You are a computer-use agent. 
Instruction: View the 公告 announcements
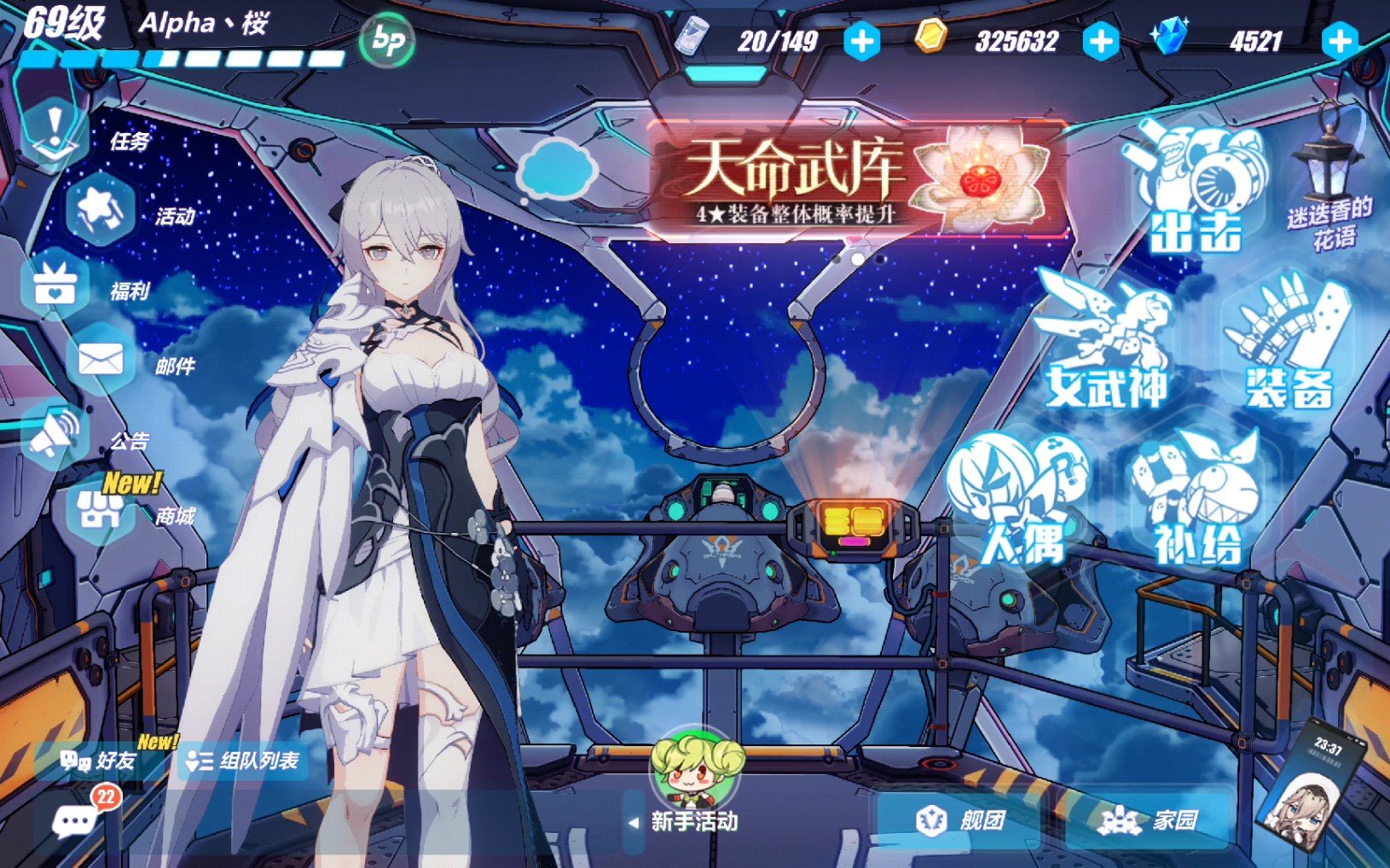pyautogui.click(x=56, y=436)
